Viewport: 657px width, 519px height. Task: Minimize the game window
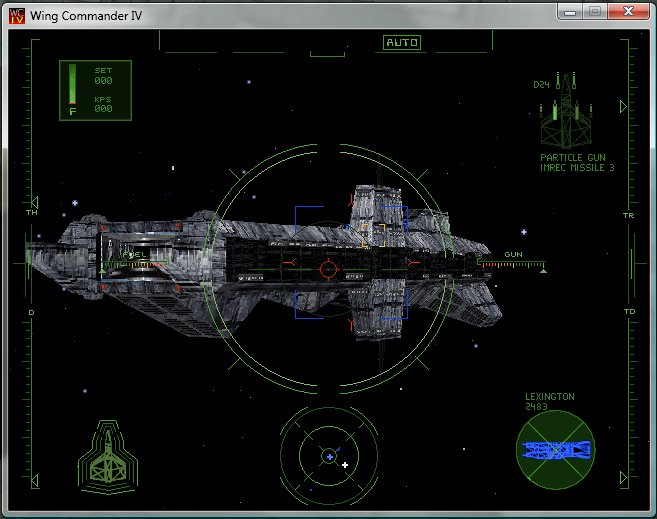click(x=571, y=11)
